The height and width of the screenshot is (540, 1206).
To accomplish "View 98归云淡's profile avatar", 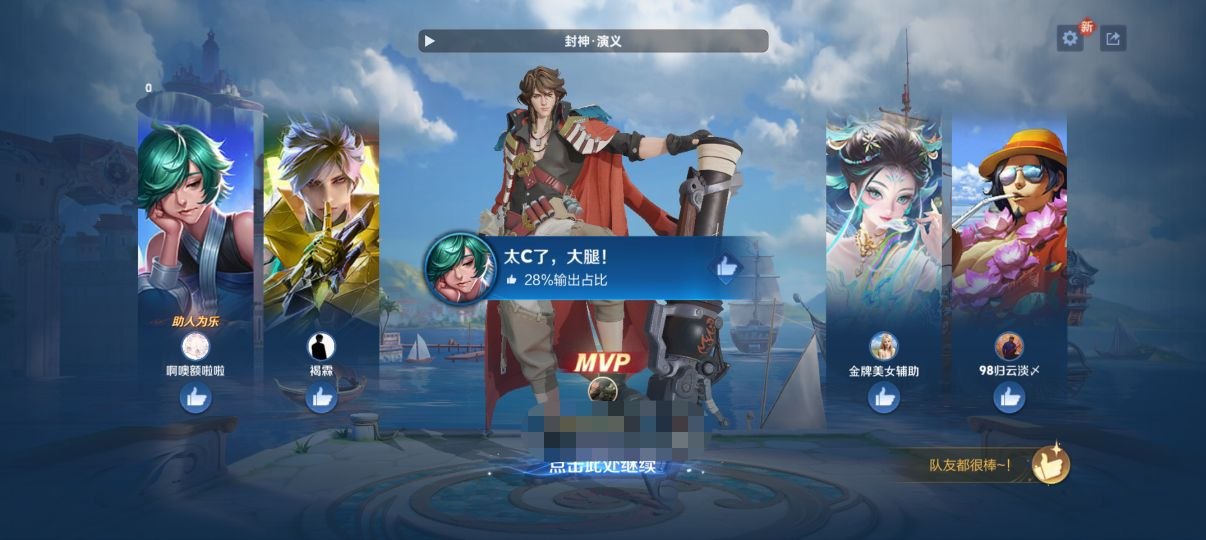I will click(1009, 347).
